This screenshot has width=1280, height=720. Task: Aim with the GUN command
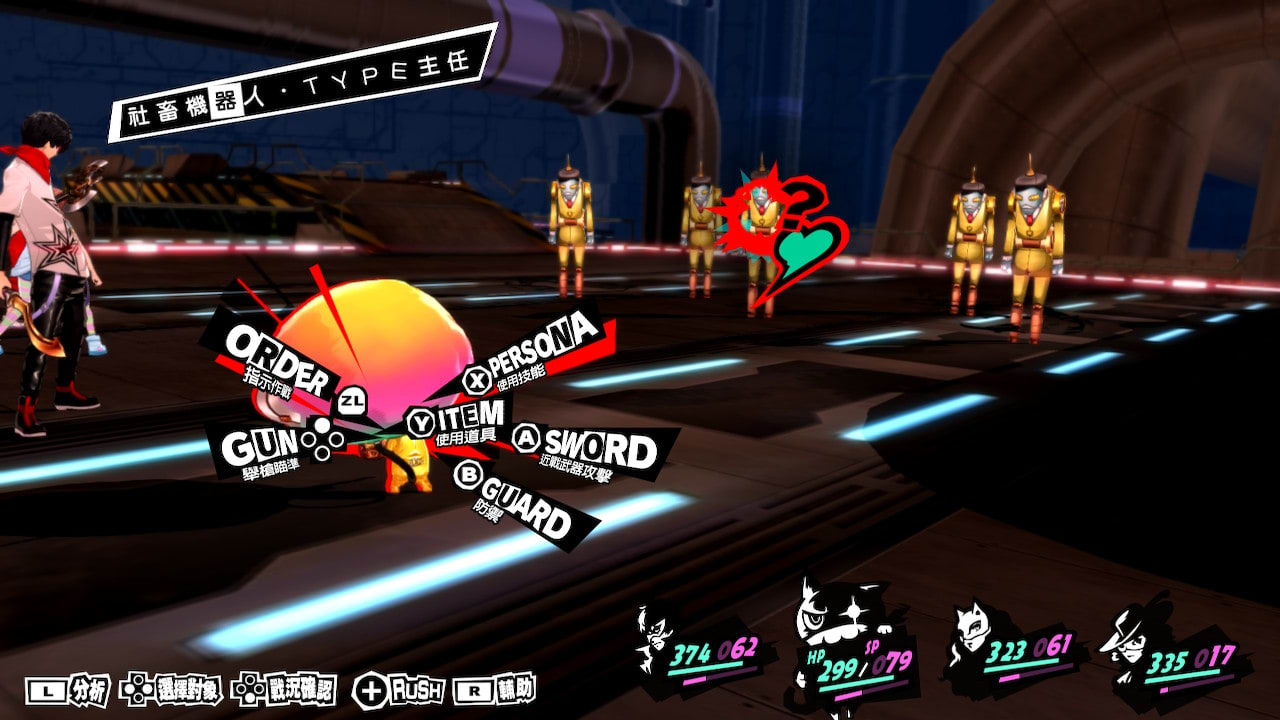point(259,449)
